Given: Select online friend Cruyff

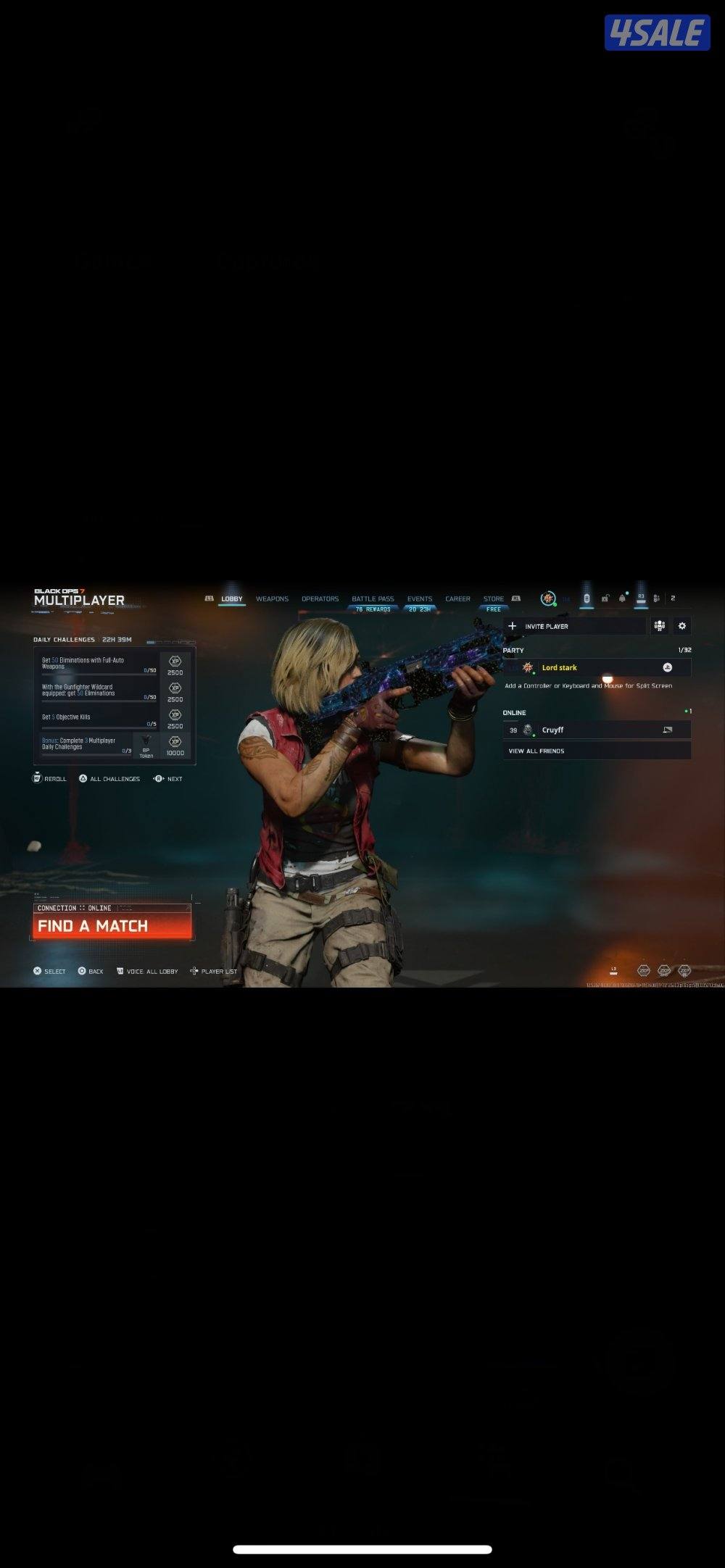Looking at the screenshot, I should 597,730.
